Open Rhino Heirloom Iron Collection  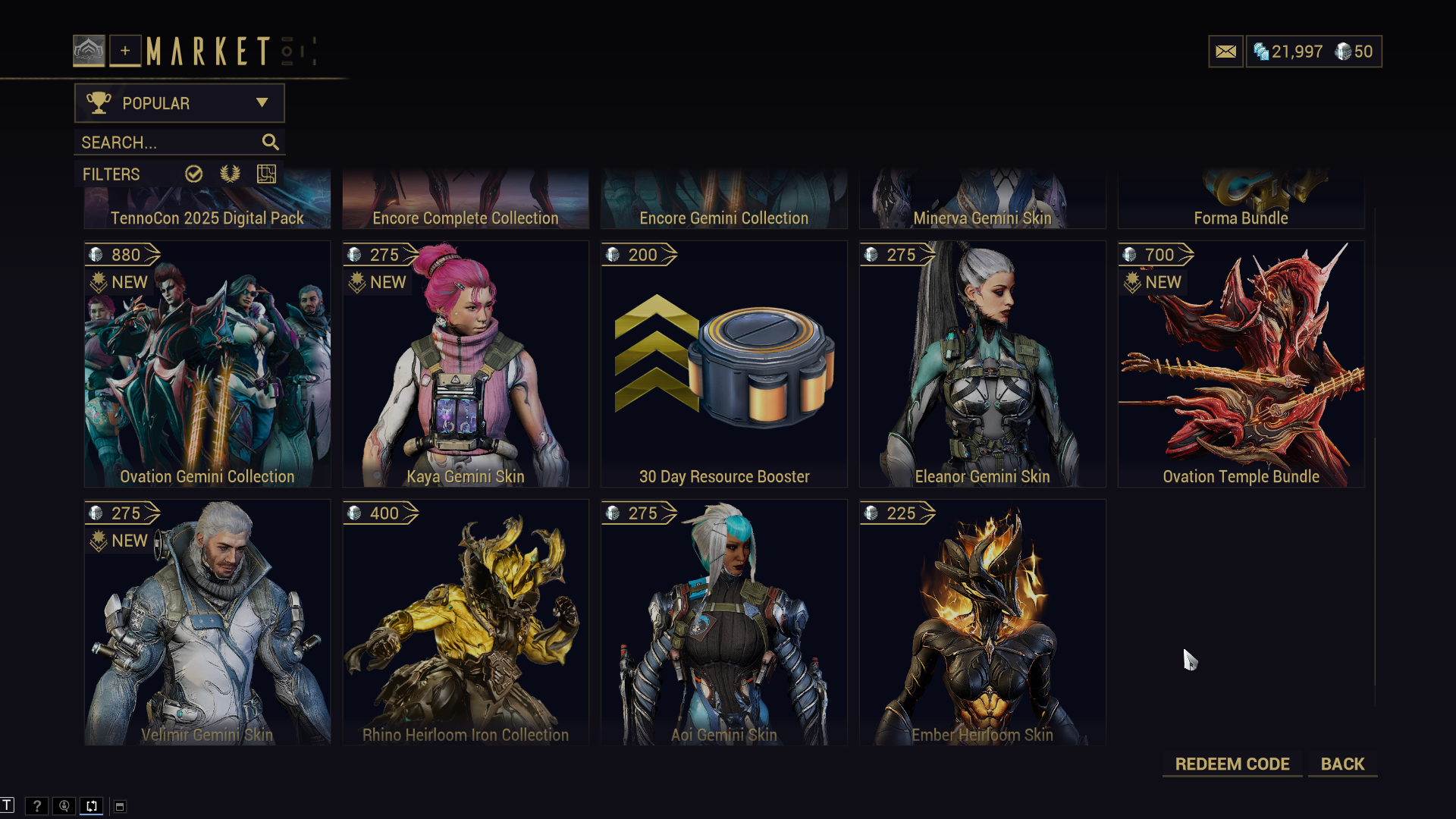[x=466, y=622]
